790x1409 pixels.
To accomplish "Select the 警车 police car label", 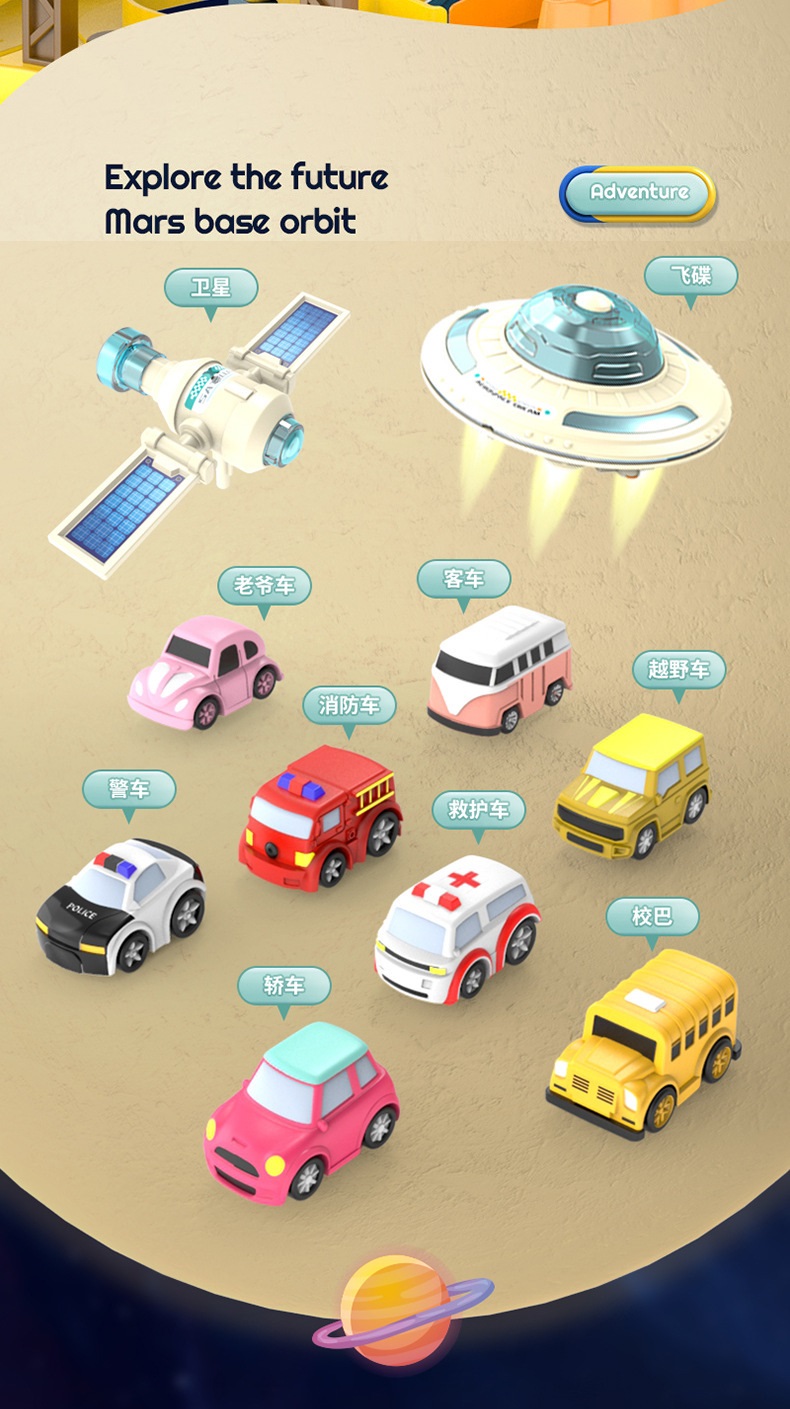I will tap(129, 789).
